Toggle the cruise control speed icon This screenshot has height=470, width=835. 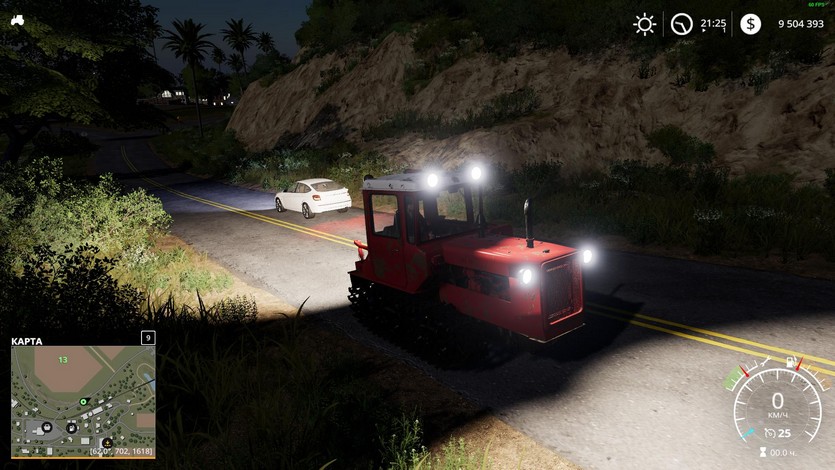770,433
